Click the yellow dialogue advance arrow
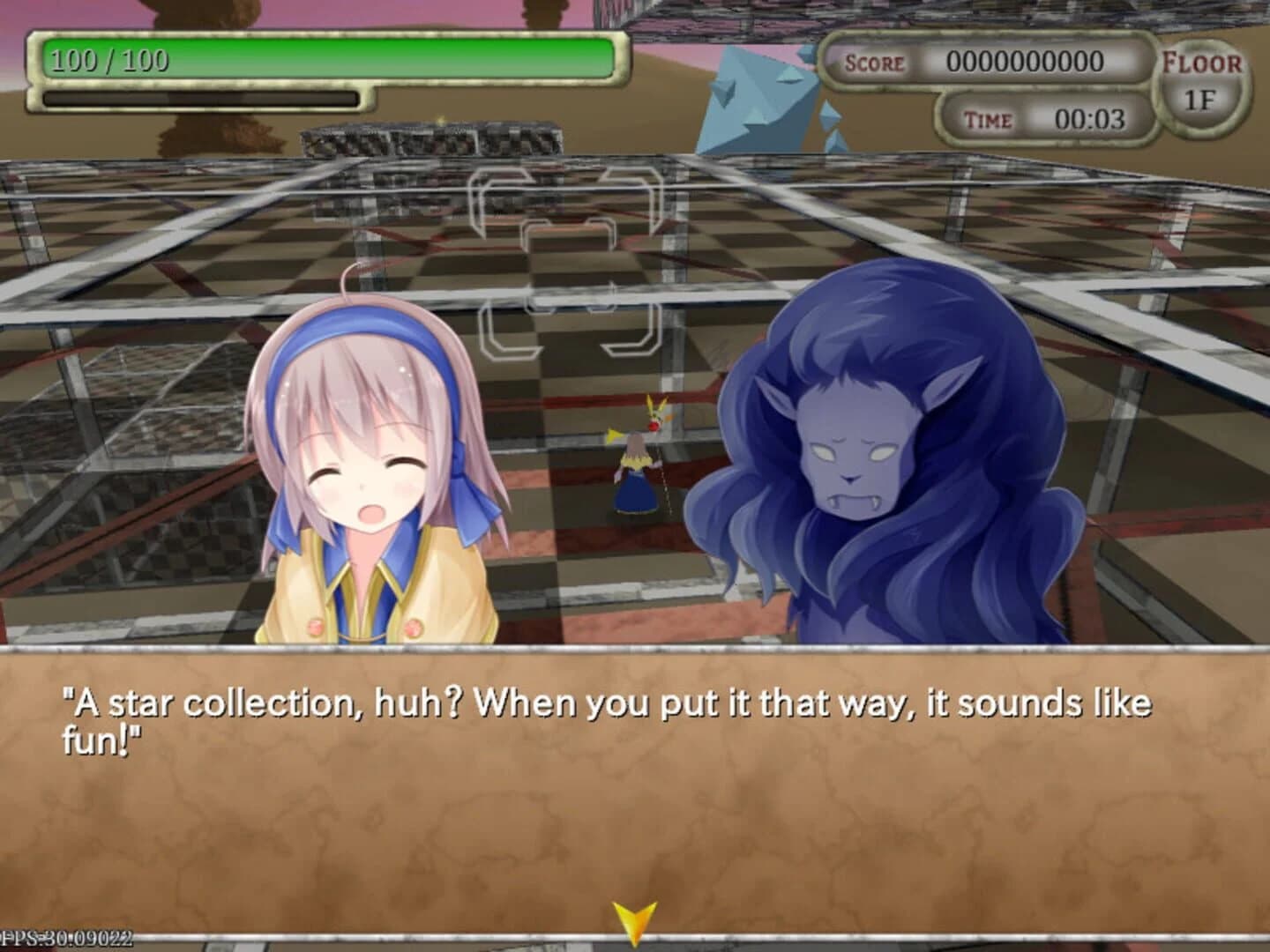The image size is (1270, 952). (x=637, y=919)
